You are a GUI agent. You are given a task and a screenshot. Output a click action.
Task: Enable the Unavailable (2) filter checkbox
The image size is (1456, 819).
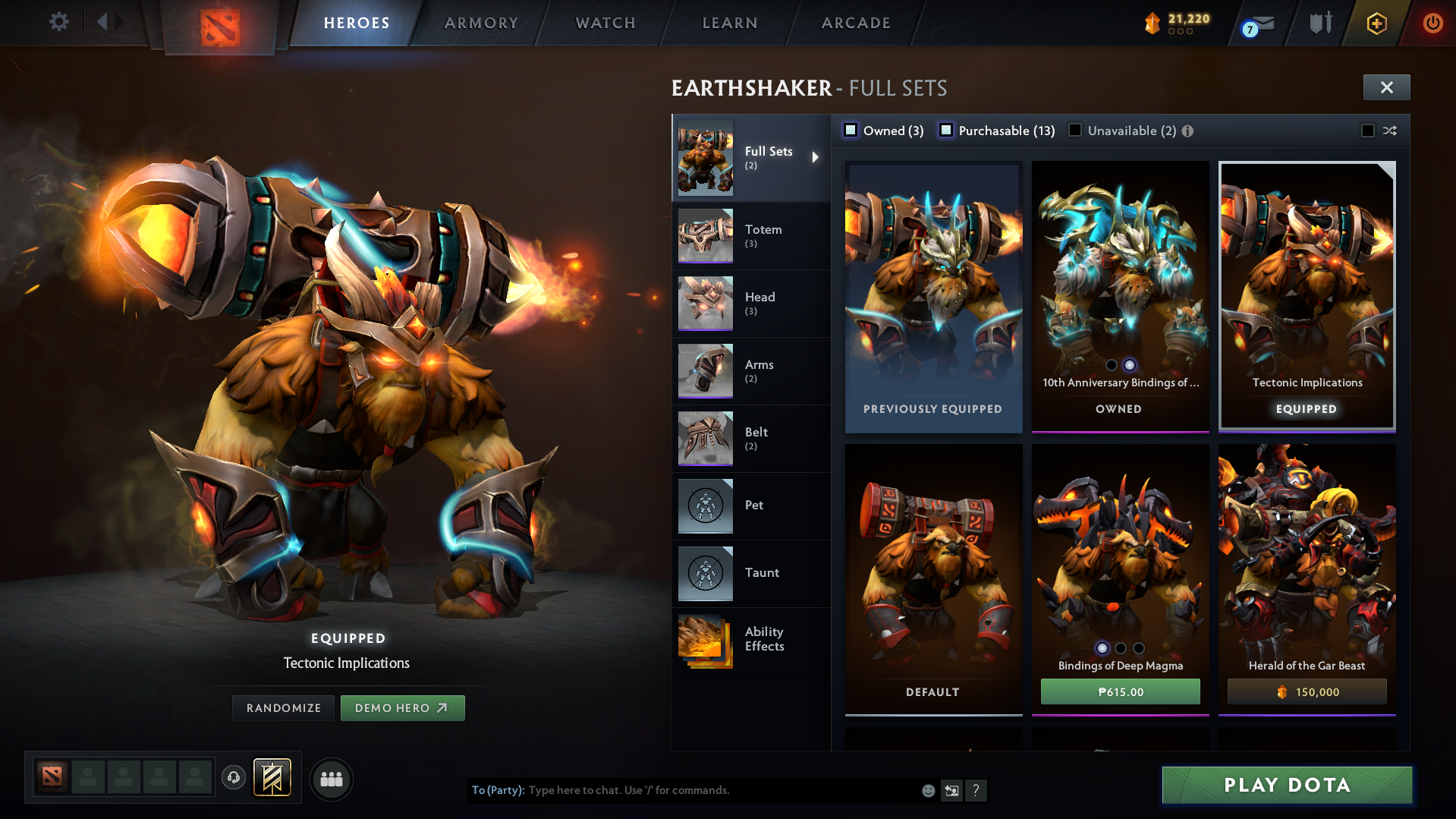point(1075,130)
